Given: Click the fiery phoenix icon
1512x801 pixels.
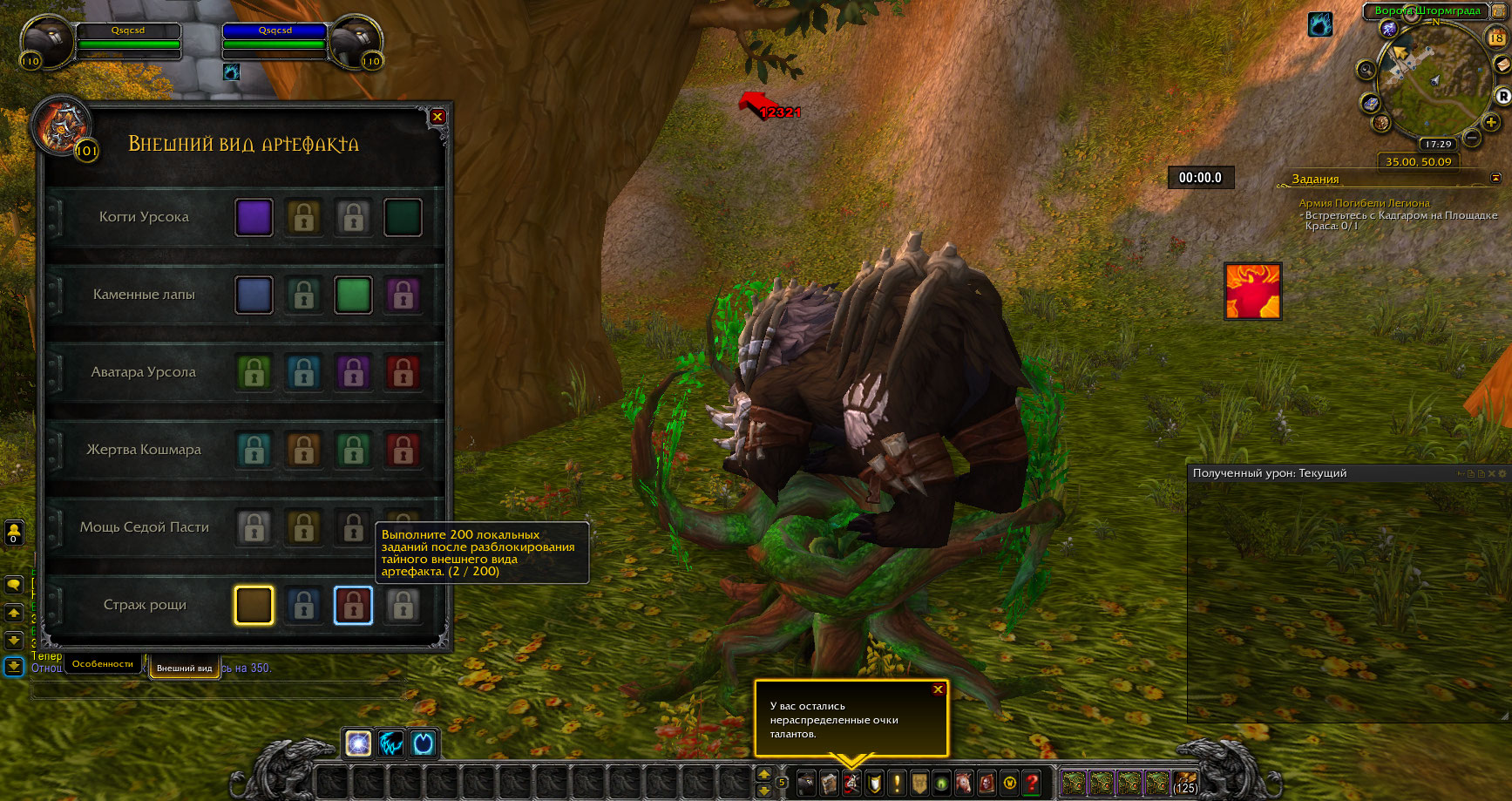Looking at the screenshot, I should tap(1252, 291).
